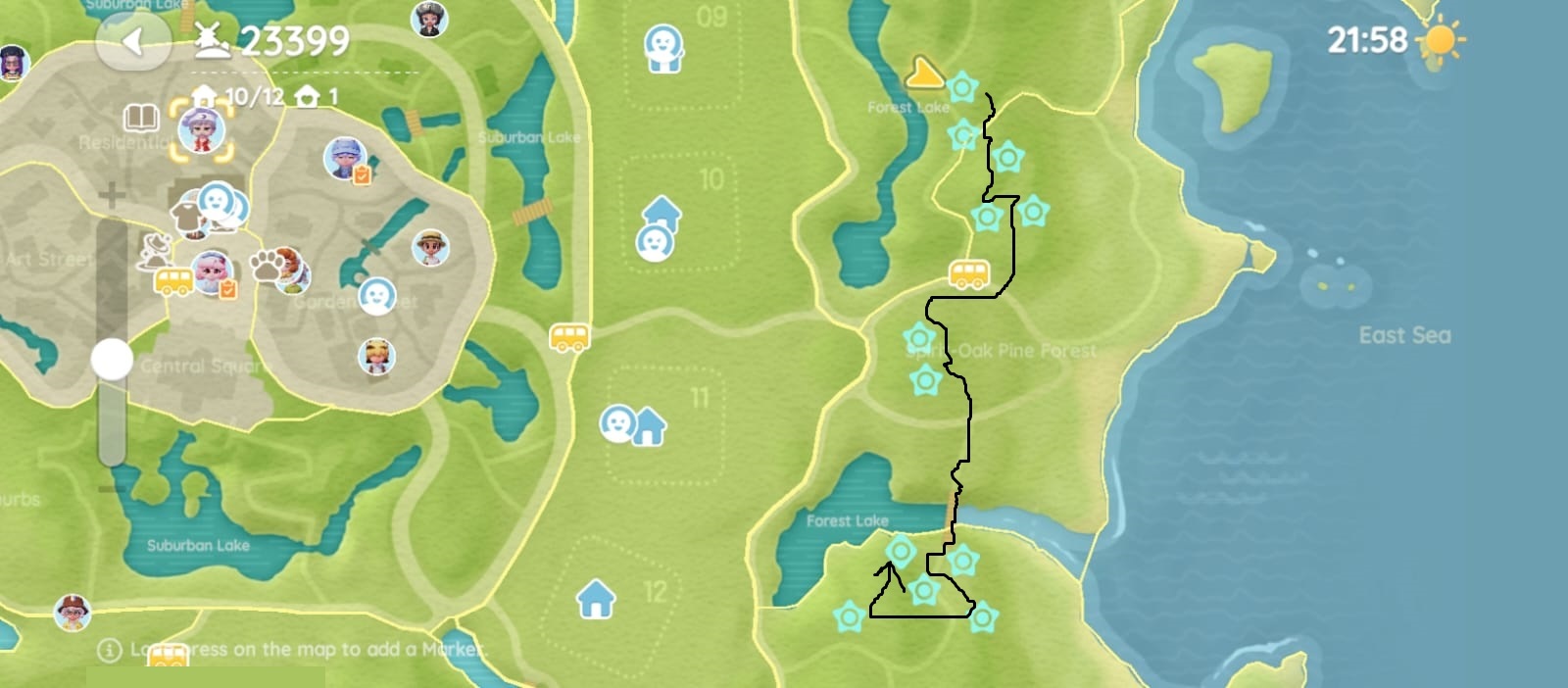Click the house marker on plot 11
The width and height of the screenshot is (1568, 688).
648,426
